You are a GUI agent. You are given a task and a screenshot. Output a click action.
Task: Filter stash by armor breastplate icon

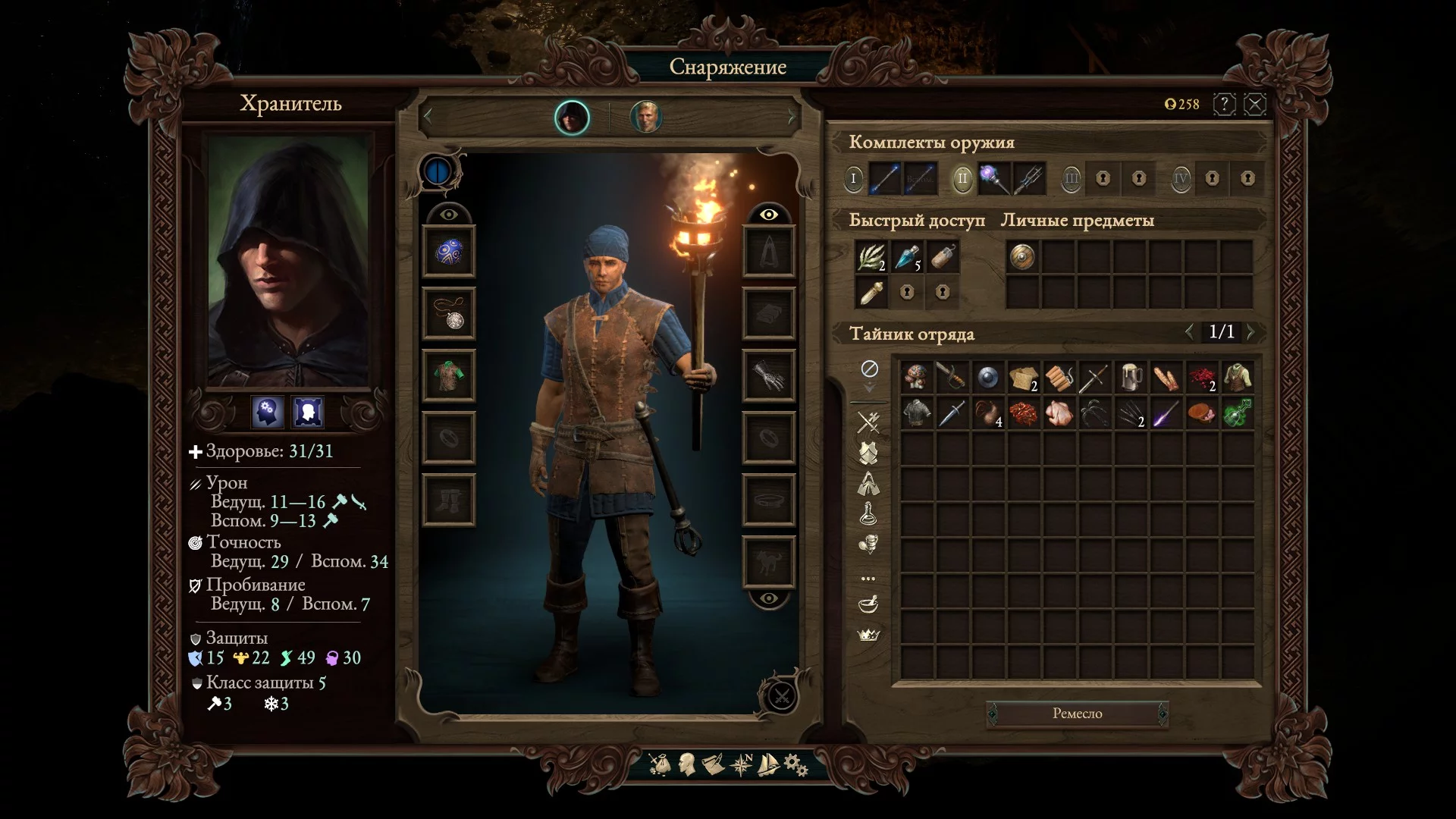[868, 453]
